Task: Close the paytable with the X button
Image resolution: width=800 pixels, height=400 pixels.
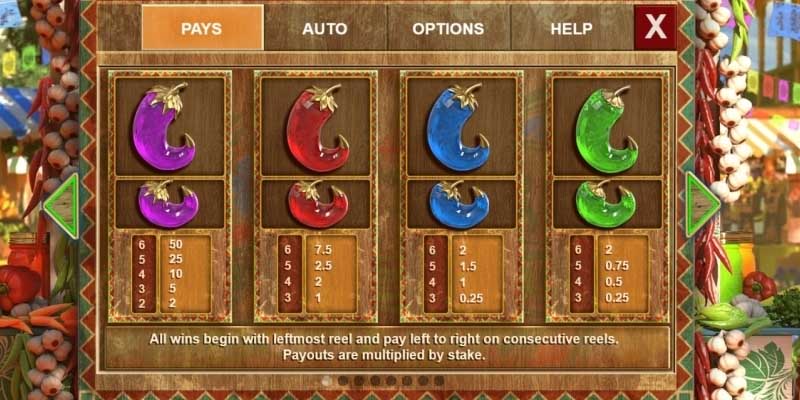Action: [655, 28]
